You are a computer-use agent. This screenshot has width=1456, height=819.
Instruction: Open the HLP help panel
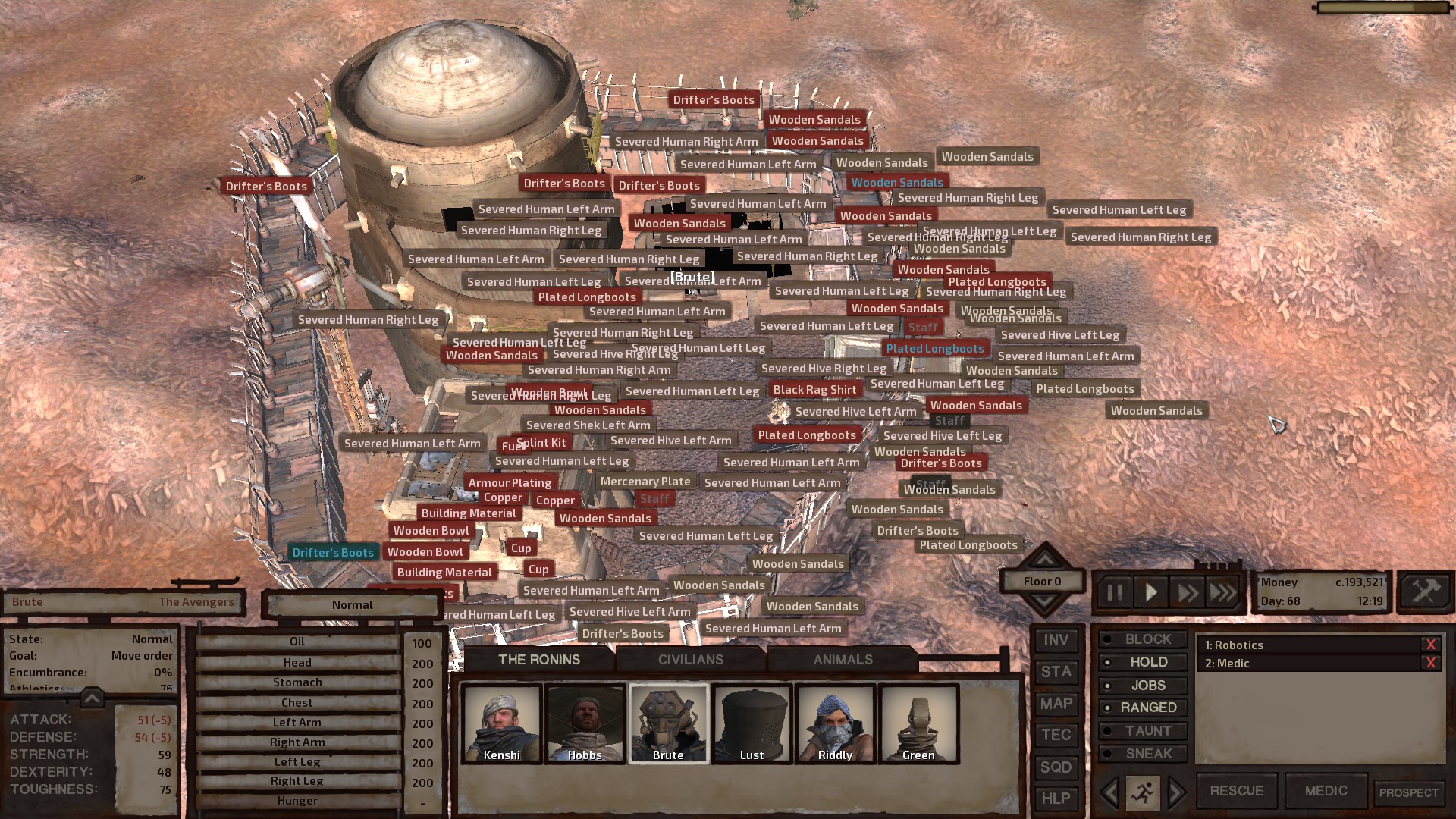tap(1056, 798)
